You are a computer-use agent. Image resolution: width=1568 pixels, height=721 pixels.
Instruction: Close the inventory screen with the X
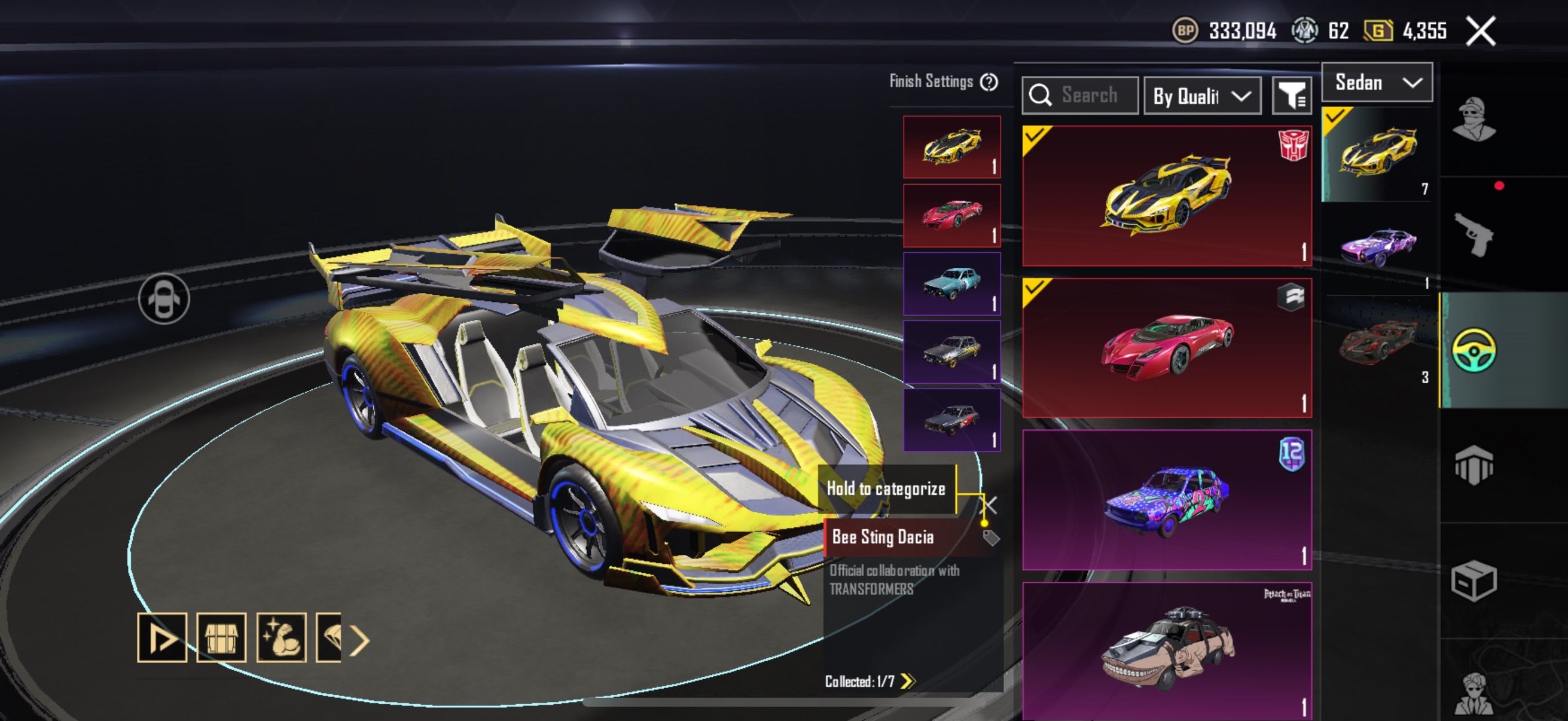tap(1480, 31)
